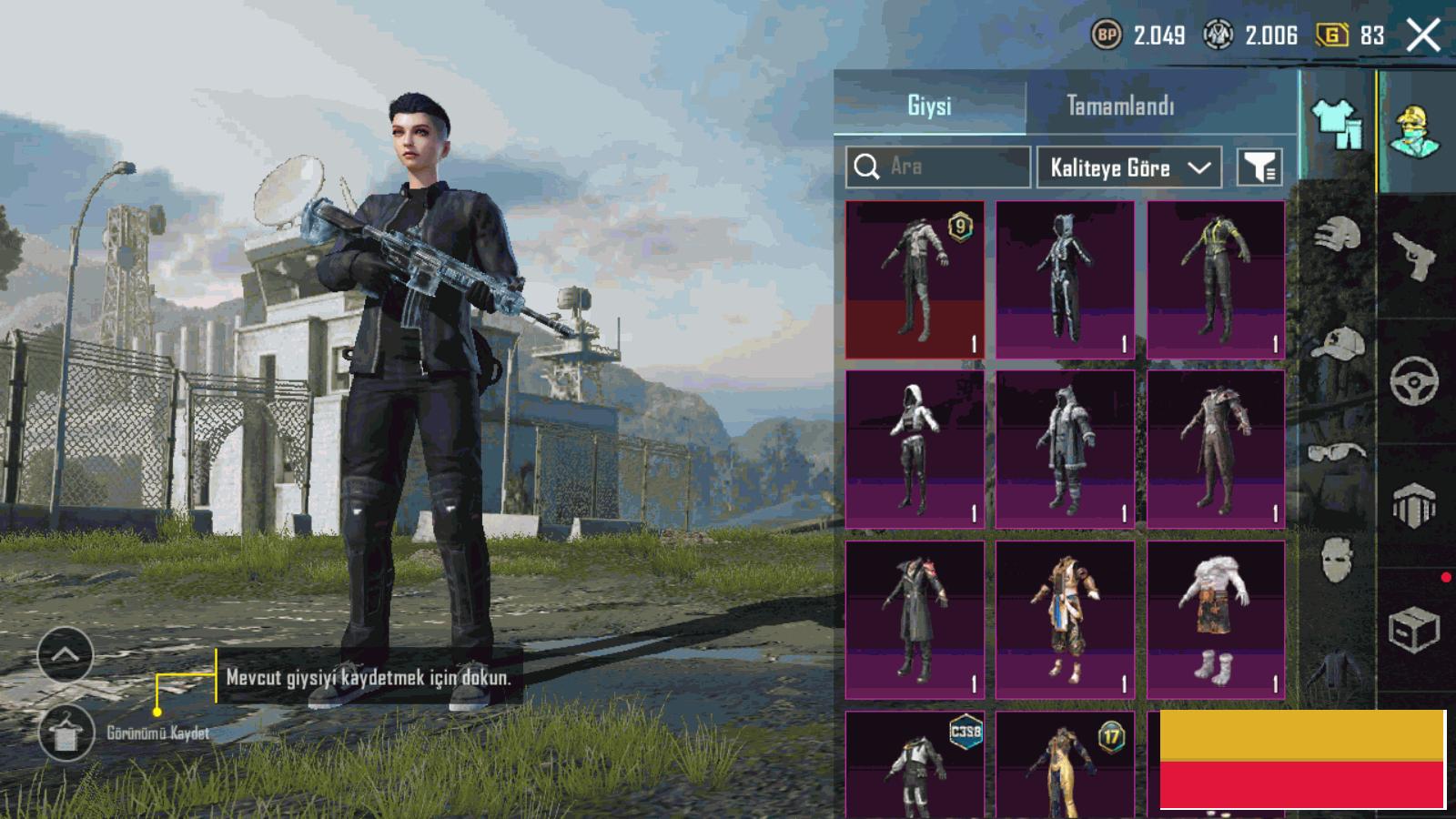
Task: Select the baseball cap headwear category
Action: click(1337, 344)
